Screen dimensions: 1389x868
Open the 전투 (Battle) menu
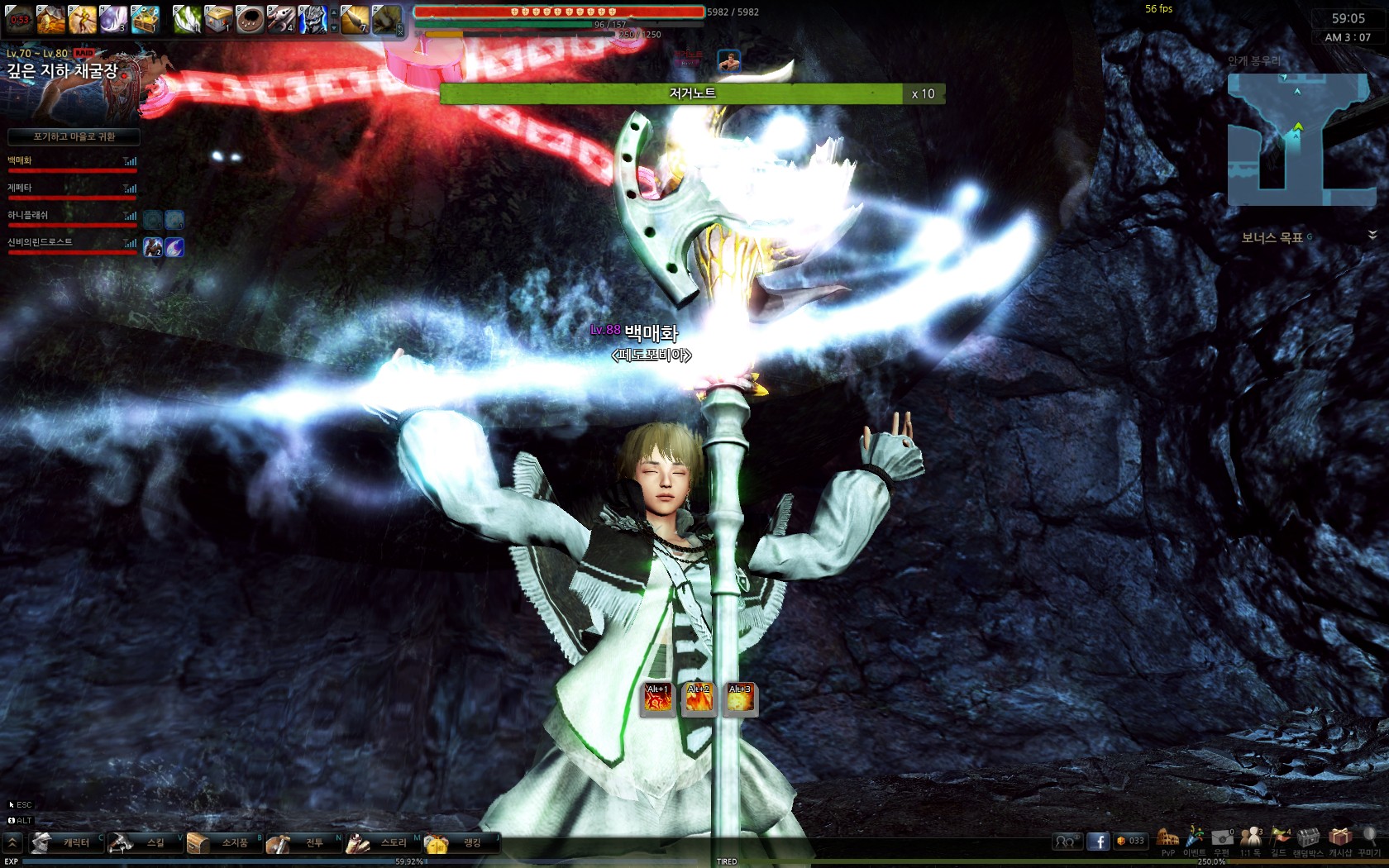303,842
